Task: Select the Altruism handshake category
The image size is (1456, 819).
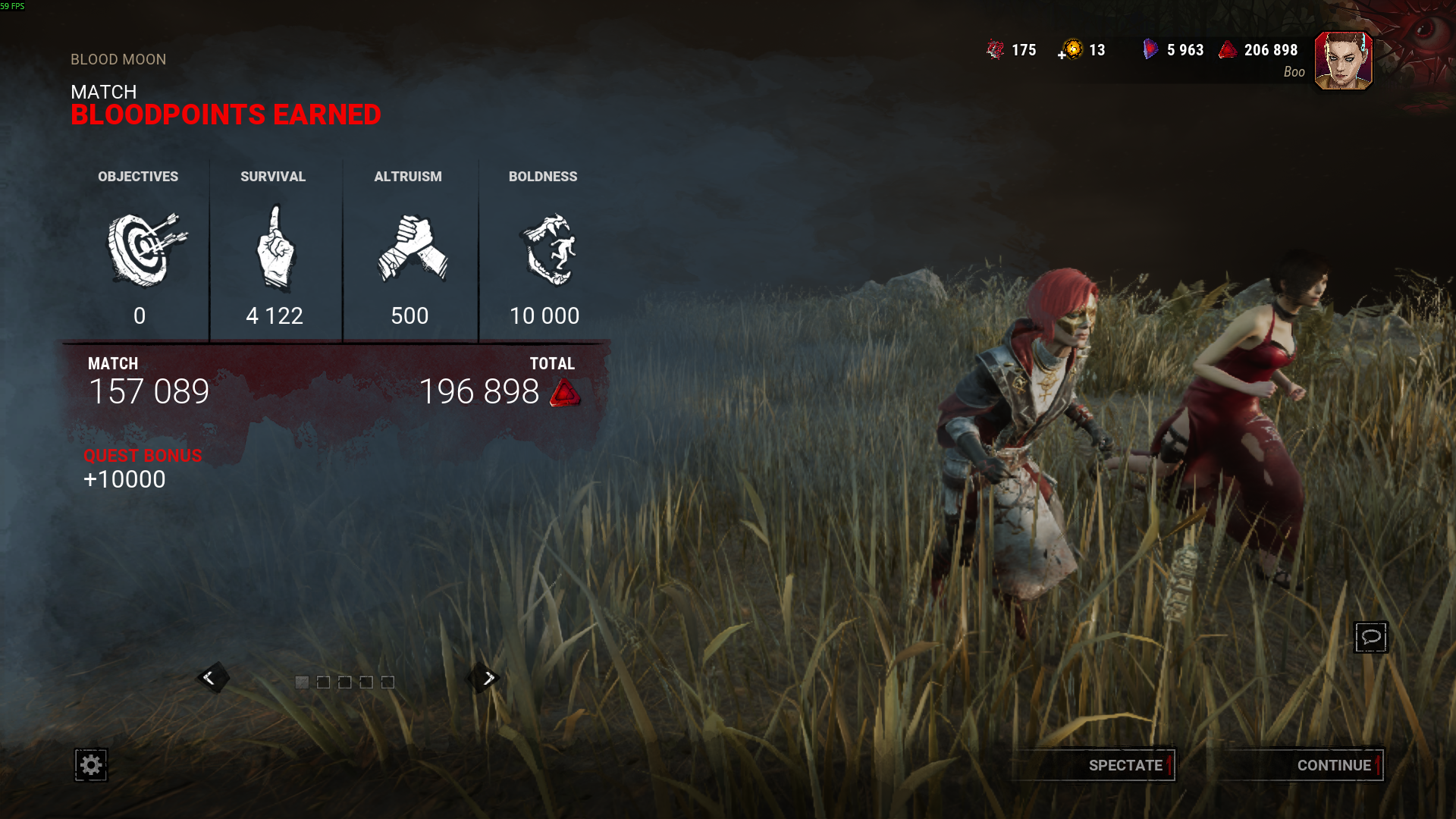Action: [x=410, y=250]
